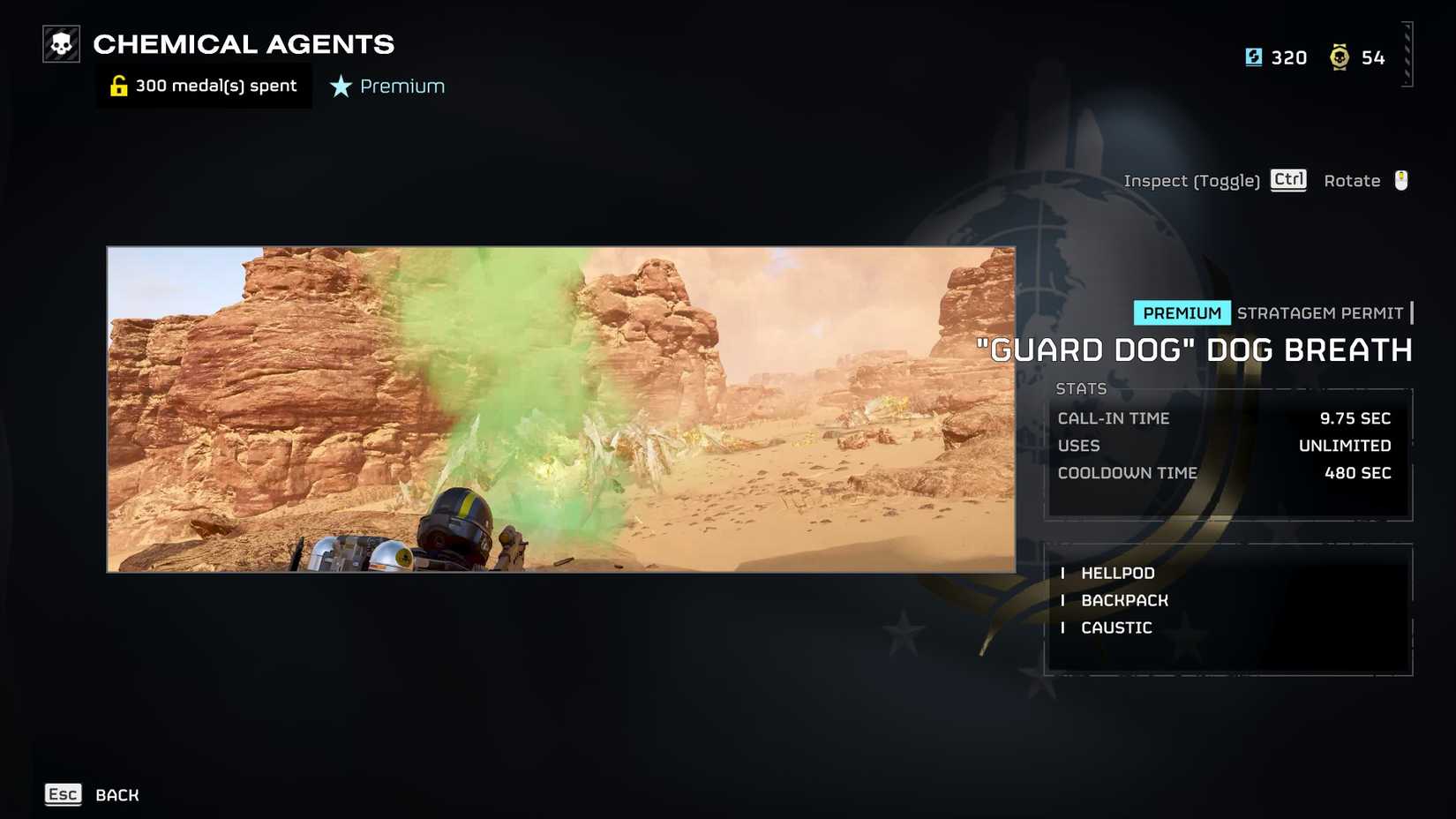Select the STRATAGEM PERMIT tab label

(x=1320, y=312)
